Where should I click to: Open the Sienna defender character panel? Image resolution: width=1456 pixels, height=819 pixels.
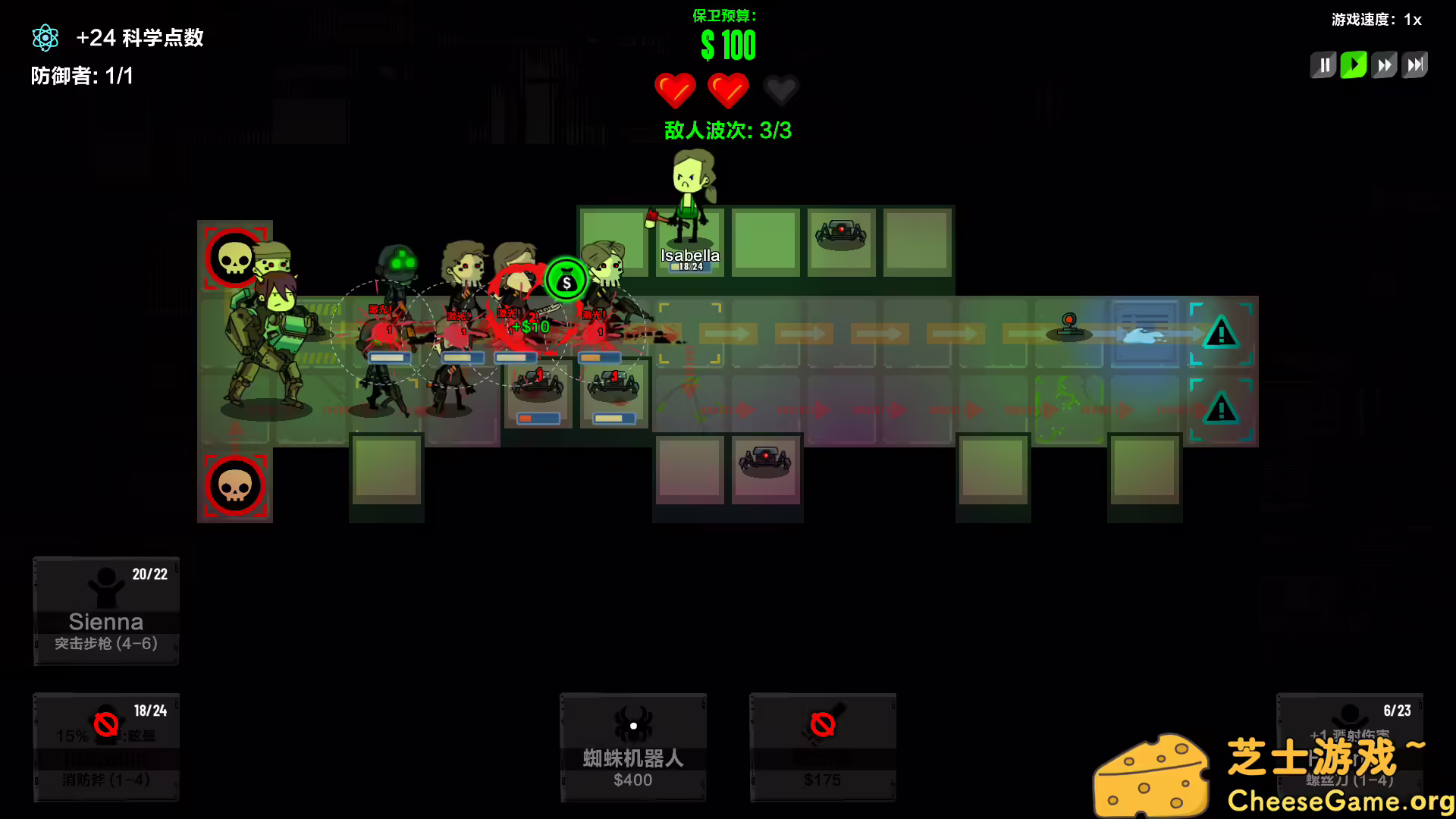pos(105,610)
